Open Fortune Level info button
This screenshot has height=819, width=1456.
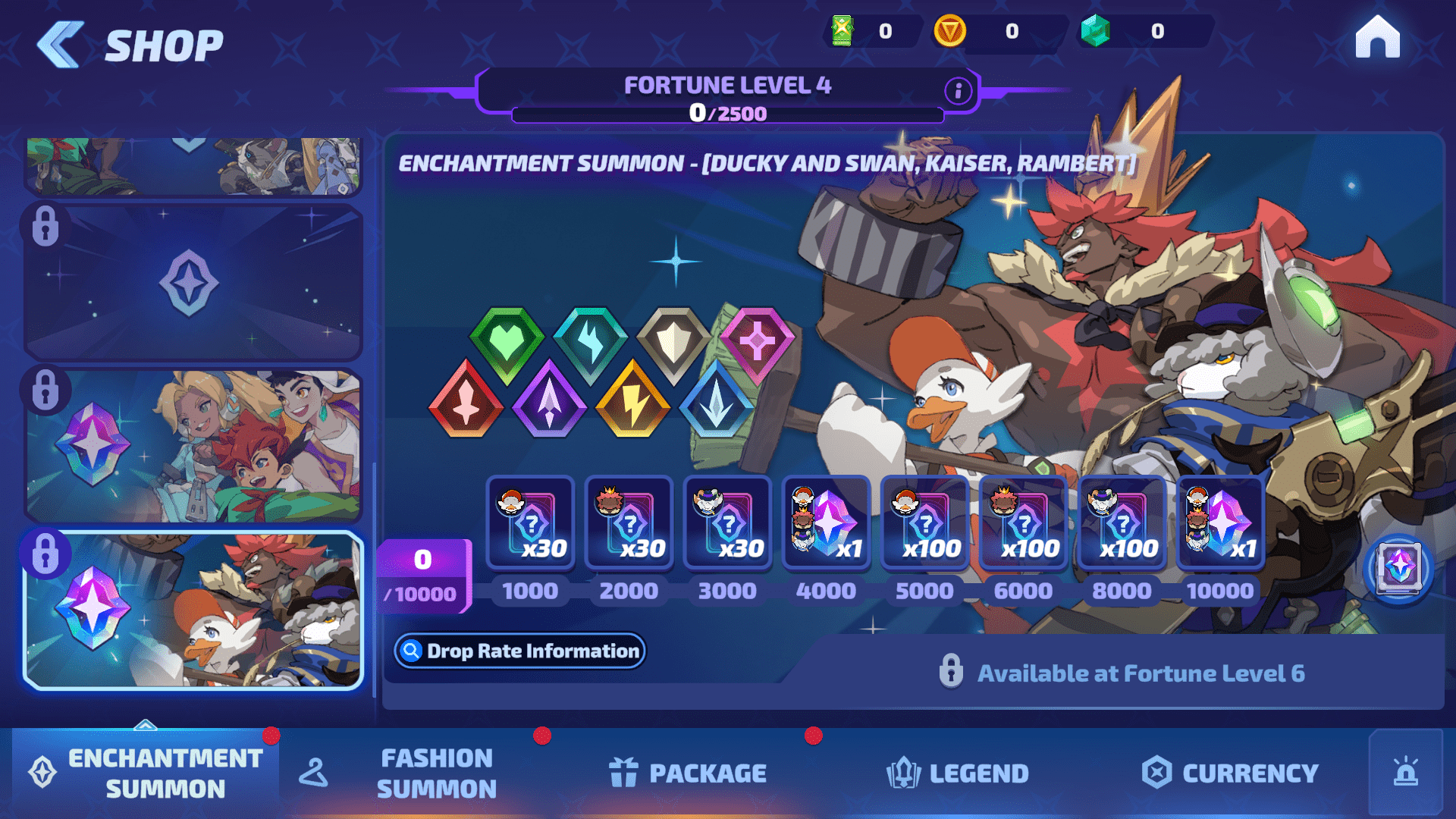pos(958,91)
